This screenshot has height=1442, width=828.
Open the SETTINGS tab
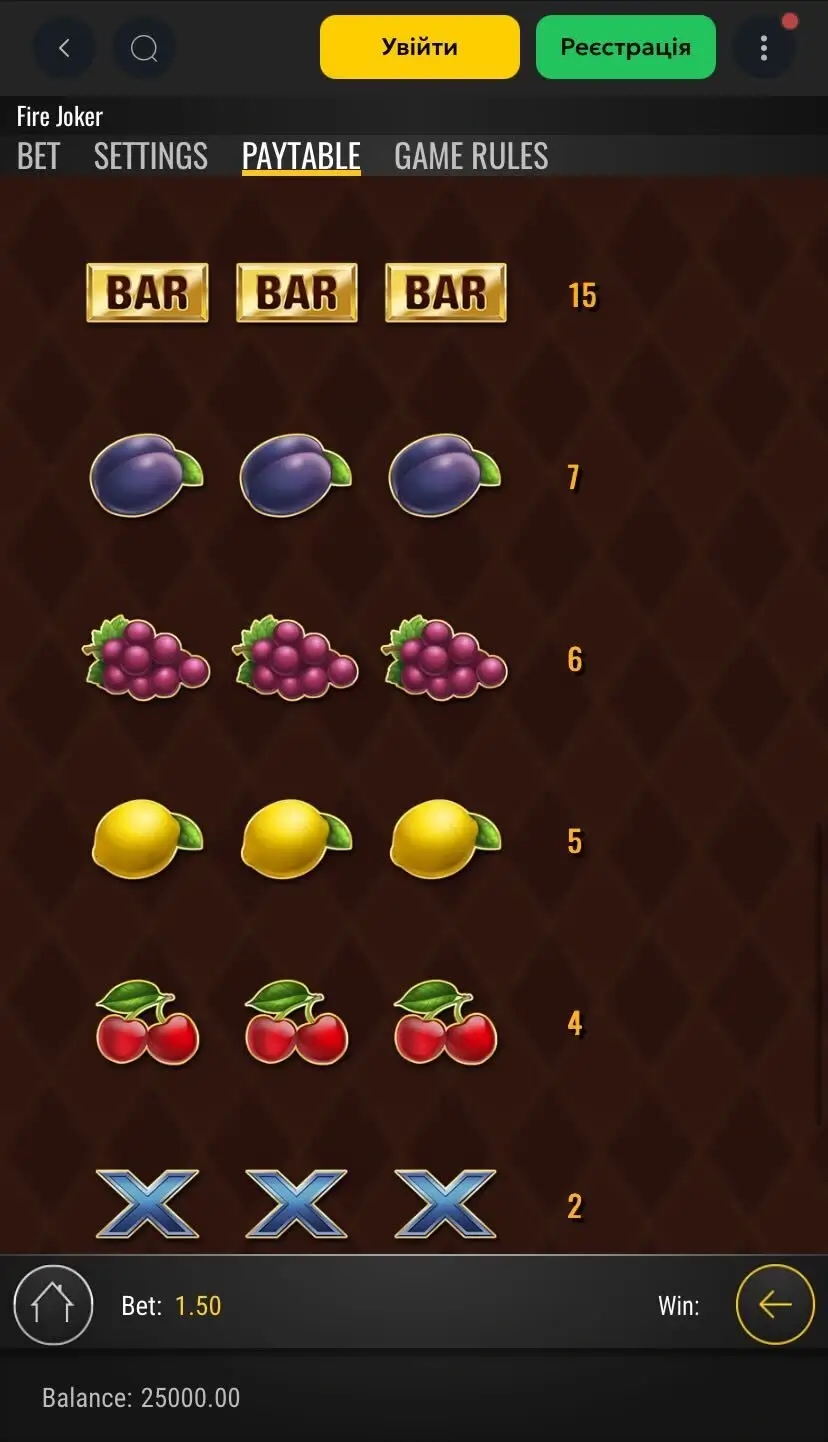151,156
